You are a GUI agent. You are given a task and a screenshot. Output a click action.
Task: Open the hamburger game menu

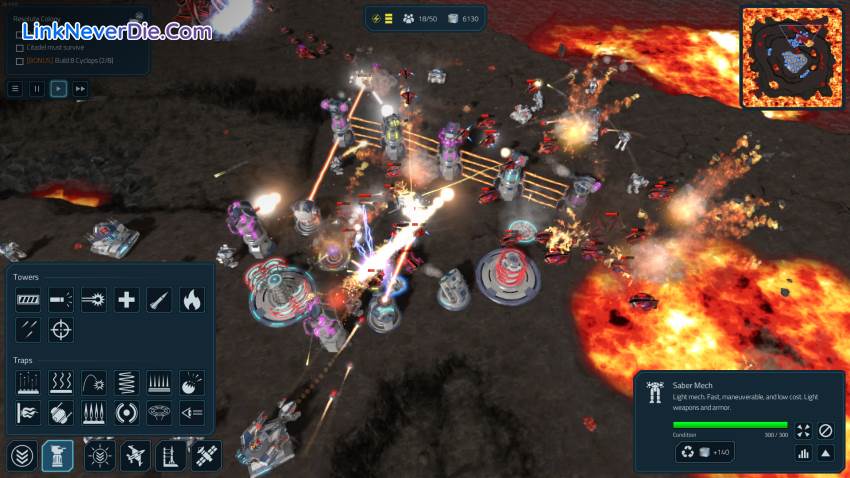click(x=15, y=89)
